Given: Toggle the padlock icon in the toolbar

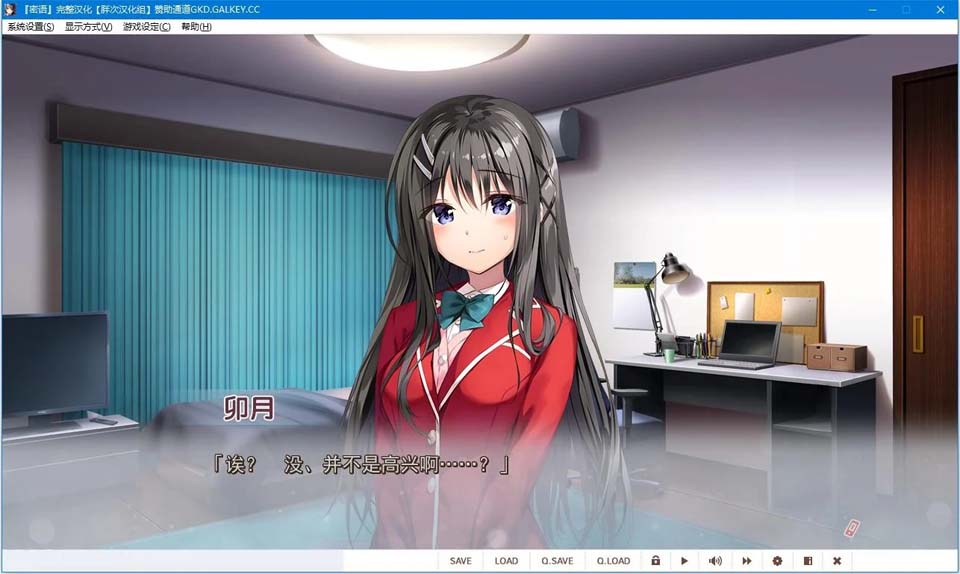Looking at the screenshot, I should (655, 561).
